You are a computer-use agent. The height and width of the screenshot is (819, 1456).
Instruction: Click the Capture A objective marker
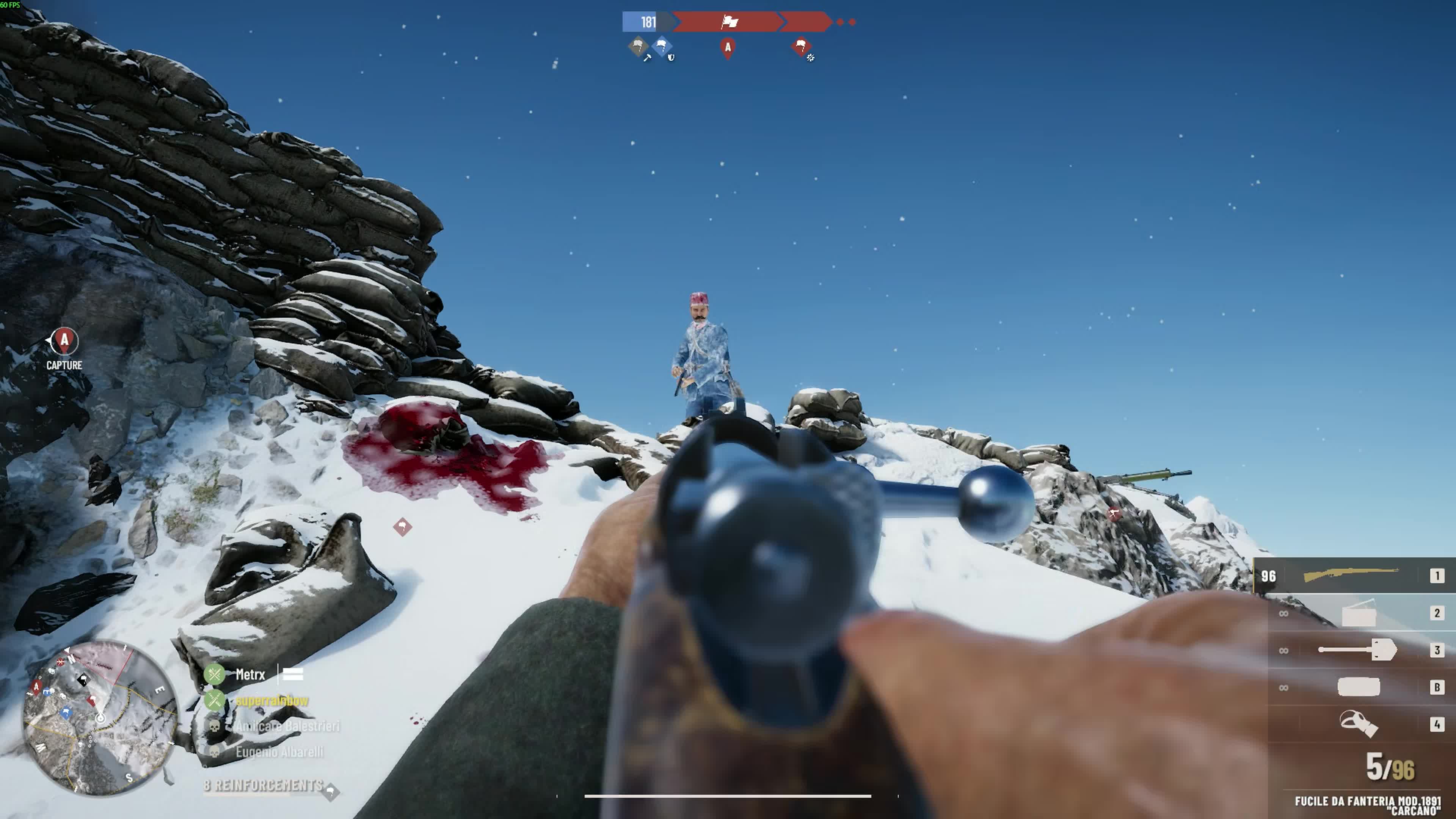coord(64,341)
